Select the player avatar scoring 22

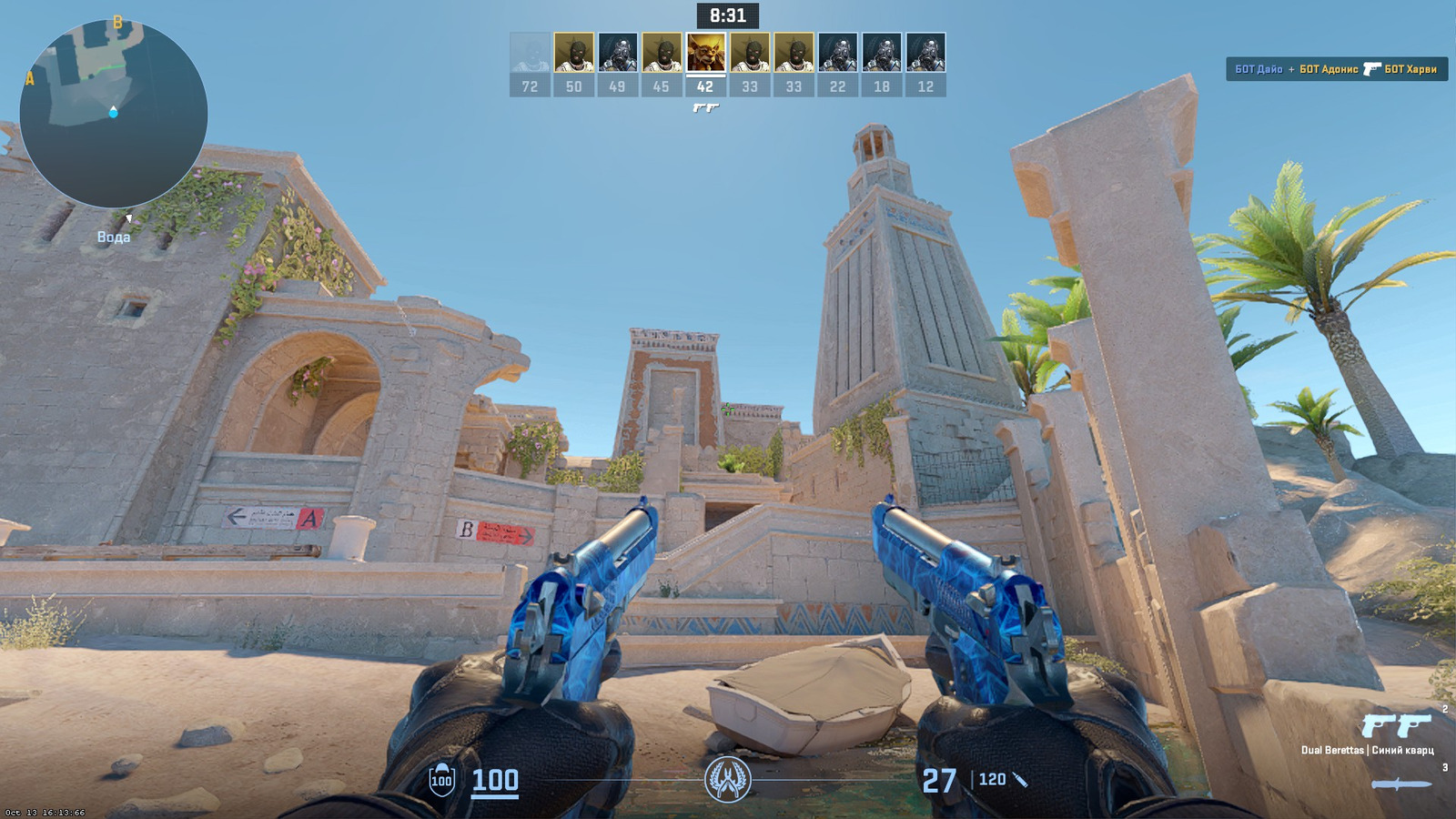point(838,53)
